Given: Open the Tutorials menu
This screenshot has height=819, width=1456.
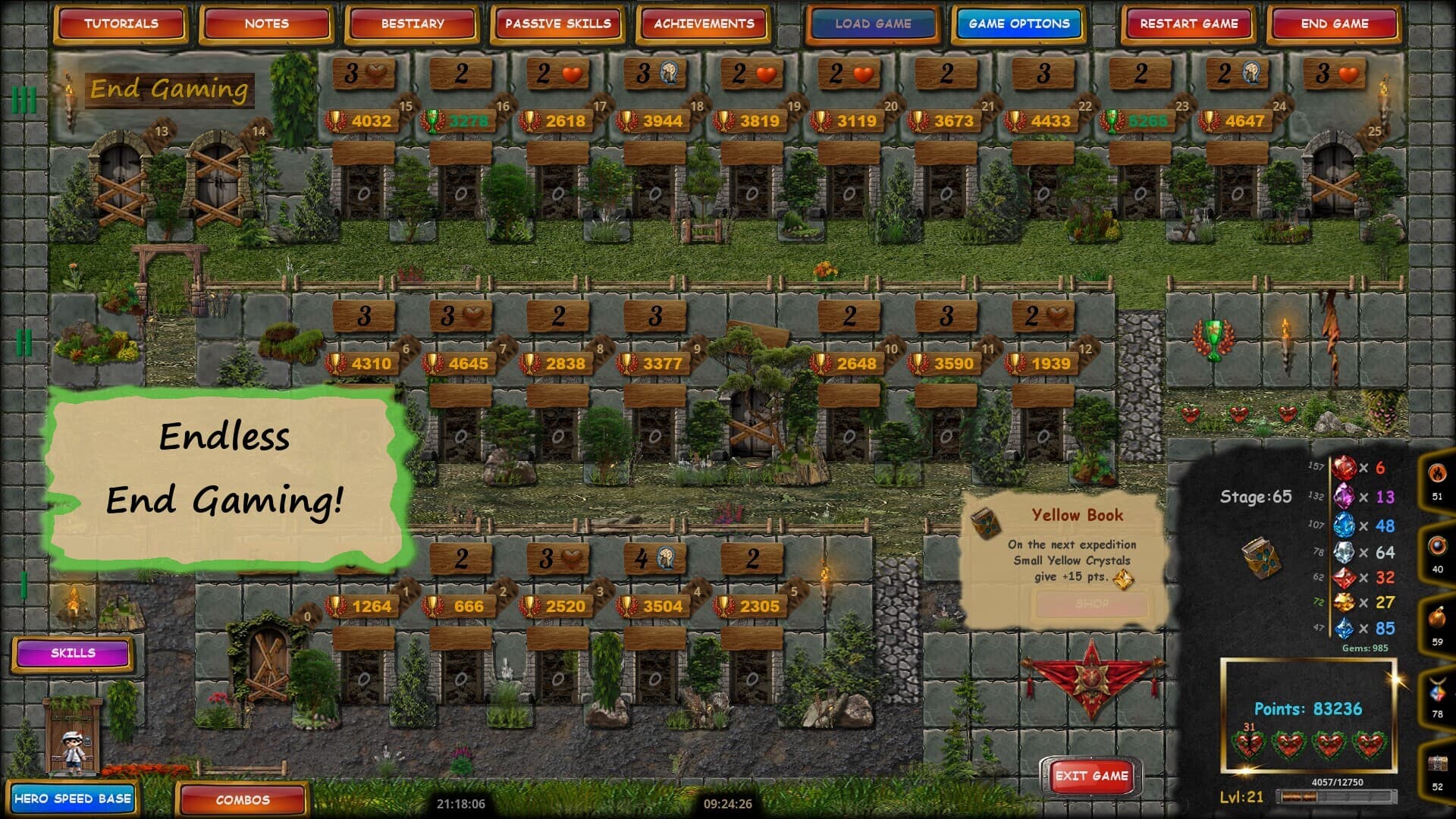Looking at the screenshot, I should click(121, 24).
